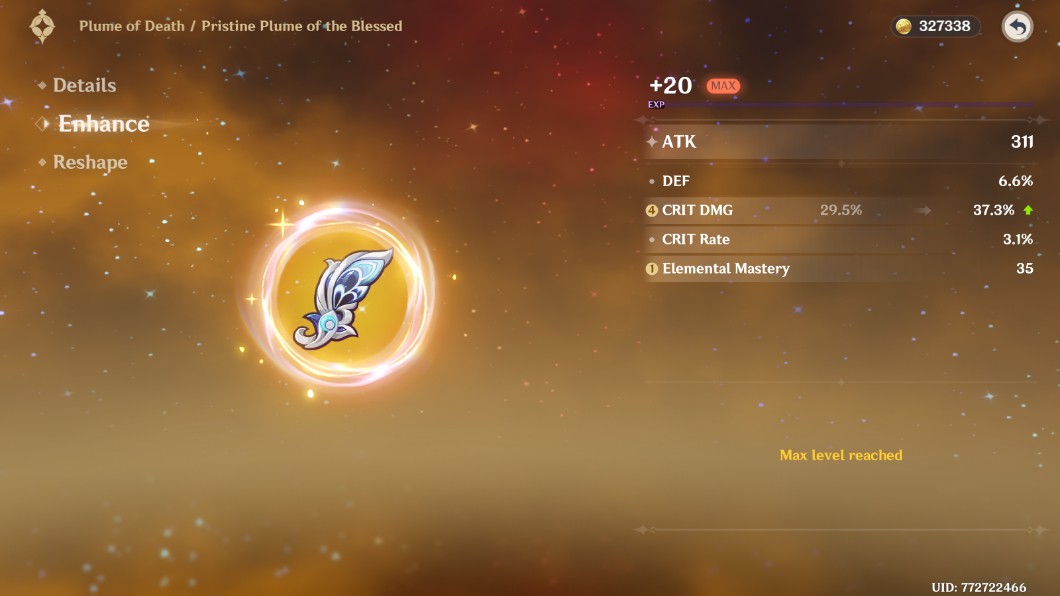This screenshot has width=1060, height=596.
Task: Switch to the Enhance tab
Action: pyautogui.click(x=103, y=124)
